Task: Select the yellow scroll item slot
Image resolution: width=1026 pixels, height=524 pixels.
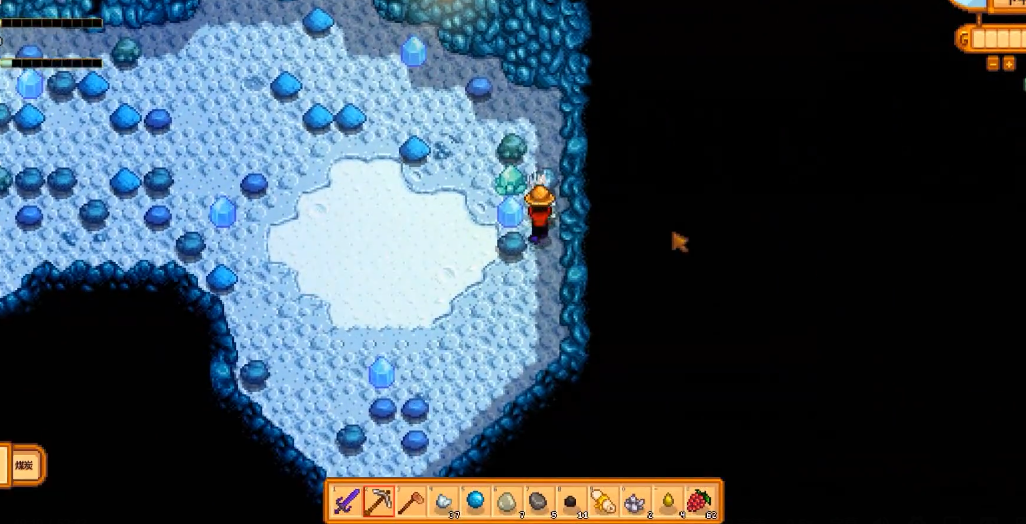Action: [x=603, y=501]
